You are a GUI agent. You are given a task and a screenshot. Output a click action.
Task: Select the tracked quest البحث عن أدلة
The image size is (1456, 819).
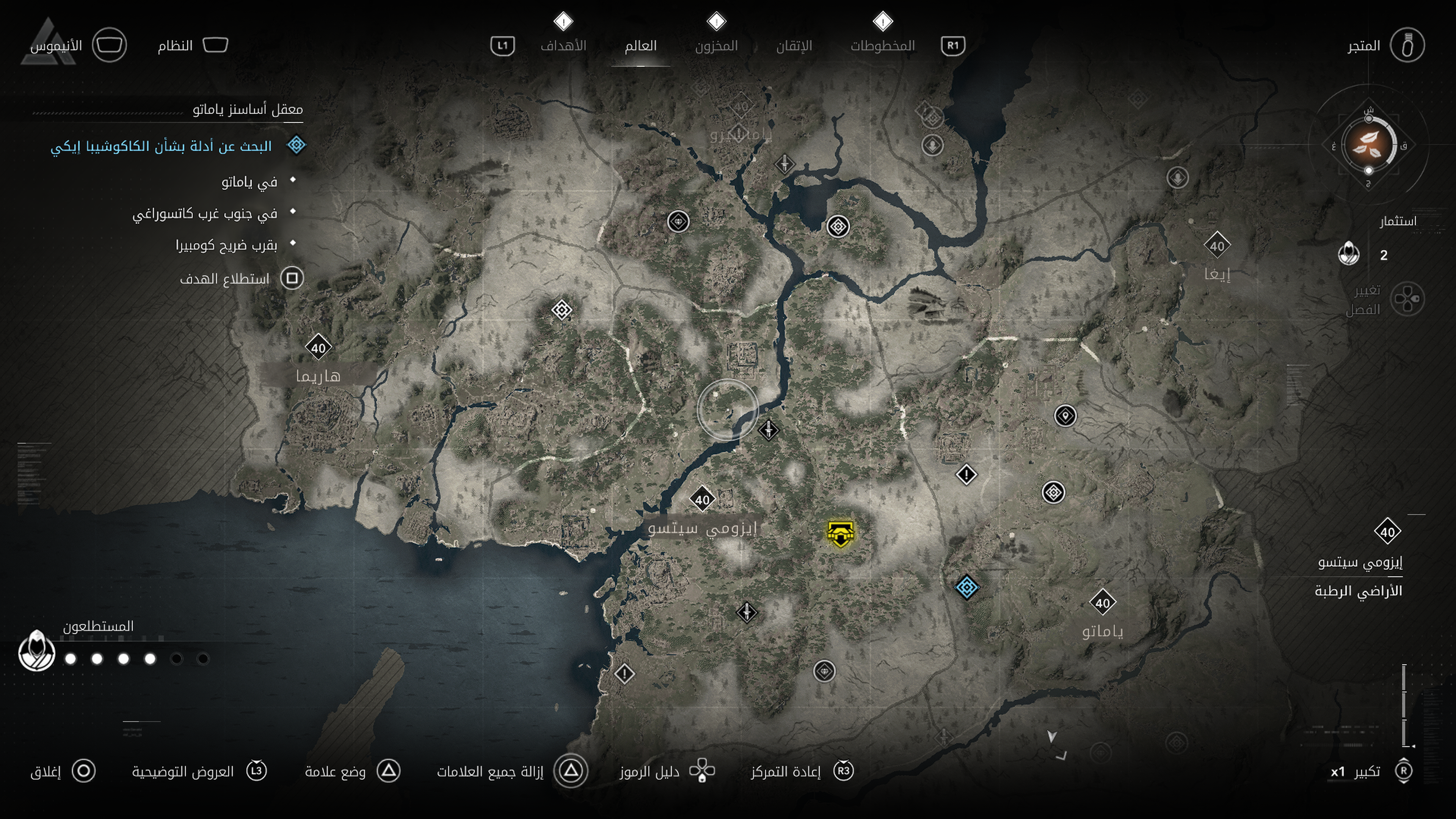162,146
